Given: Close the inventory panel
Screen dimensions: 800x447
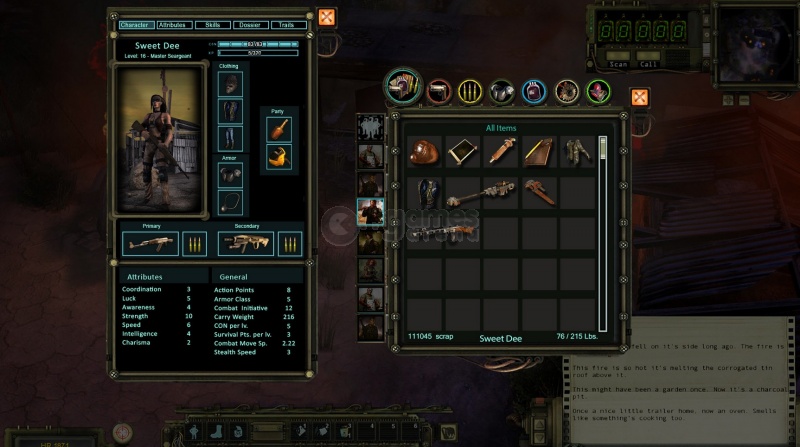Looking at the screenshot, I should coord(639,97).
